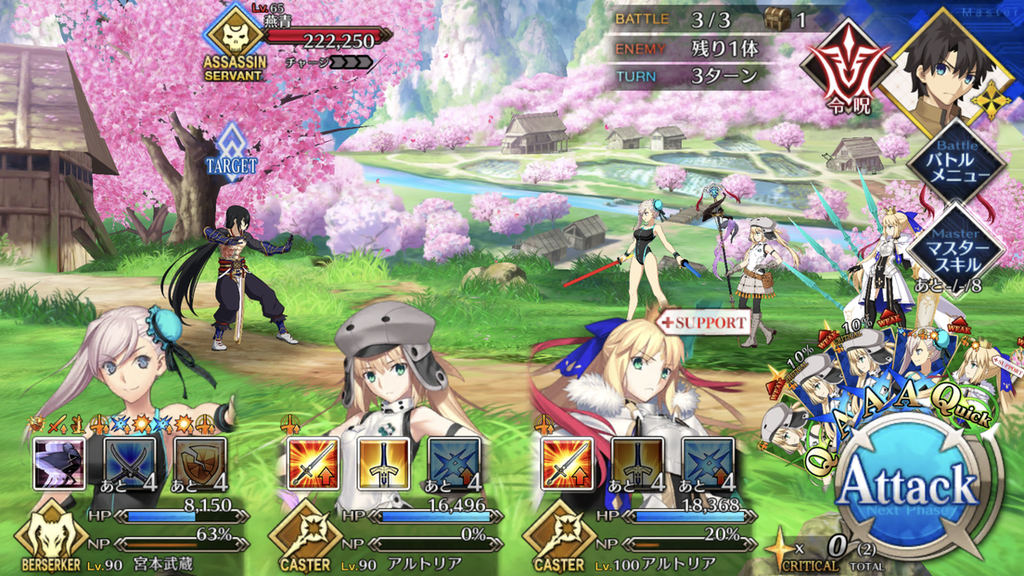Target the Assassin enemy 燕青 nameplate
The width and height of the screenshot is (1024, 576).
(x=300, y=40)
